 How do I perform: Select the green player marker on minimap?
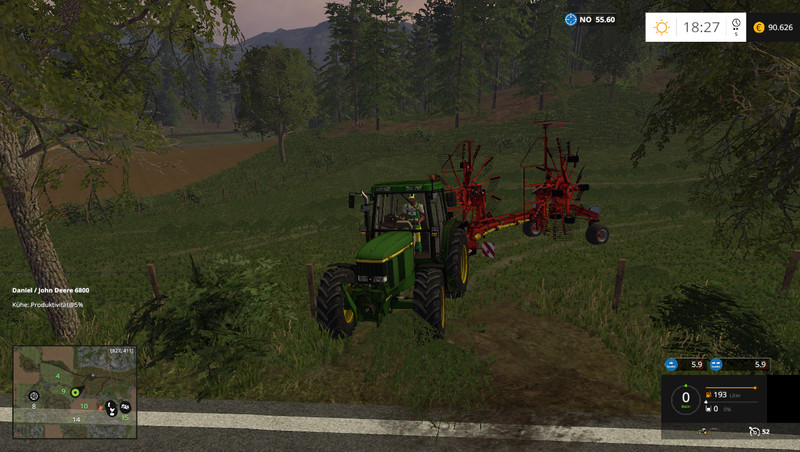pos(76,390)
